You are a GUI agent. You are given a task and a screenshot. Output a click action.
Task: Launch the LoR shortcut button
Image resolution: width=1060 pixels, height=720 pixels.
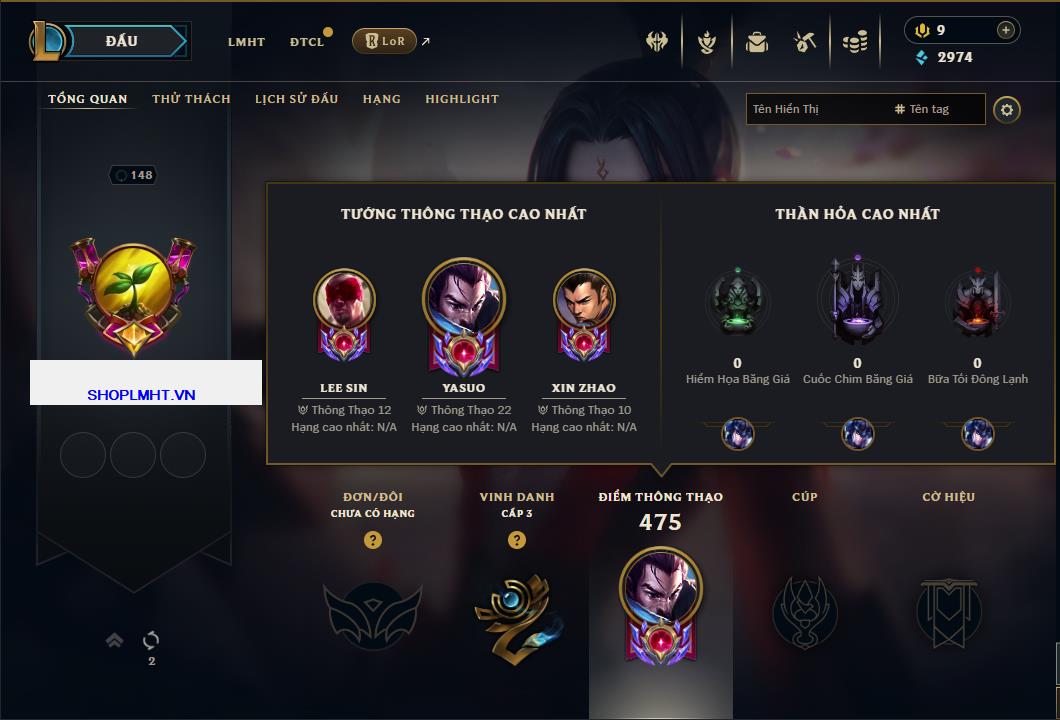click(x=384, y=41)
